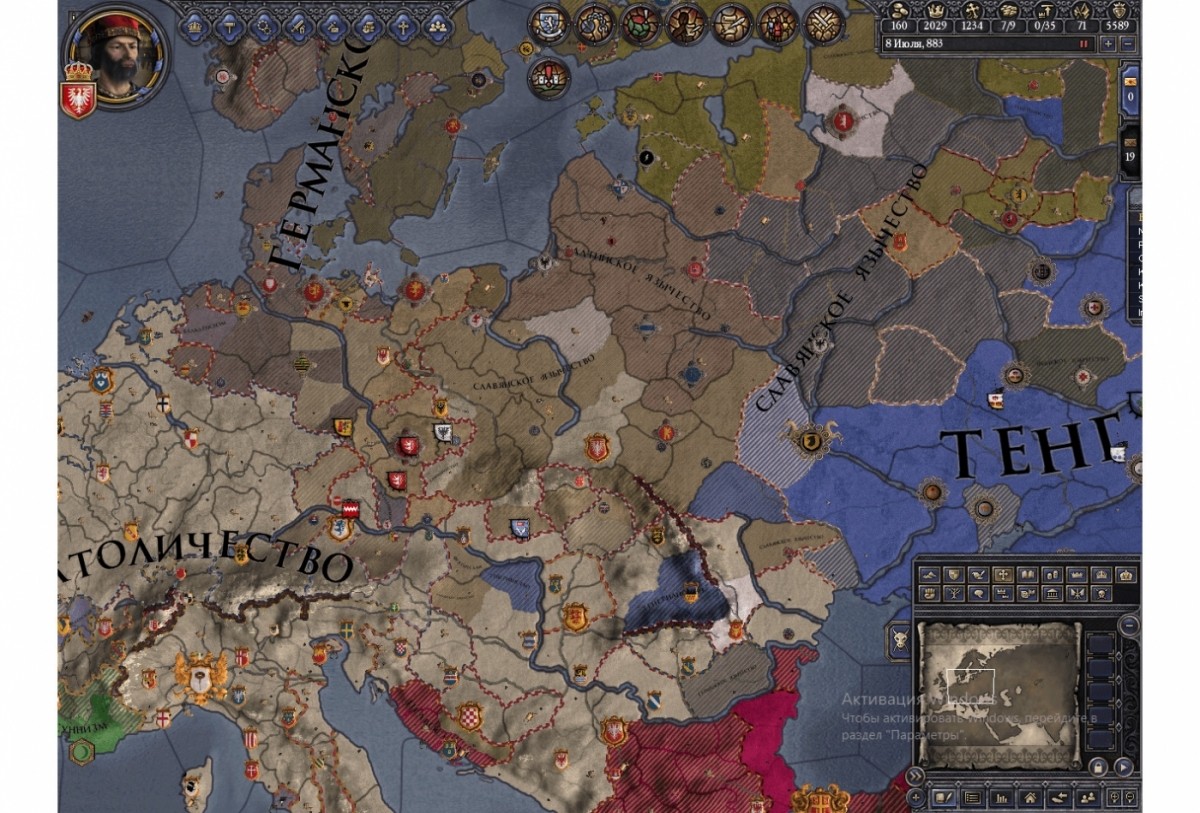Click the horned skull button beside minimap

[899, 640]
